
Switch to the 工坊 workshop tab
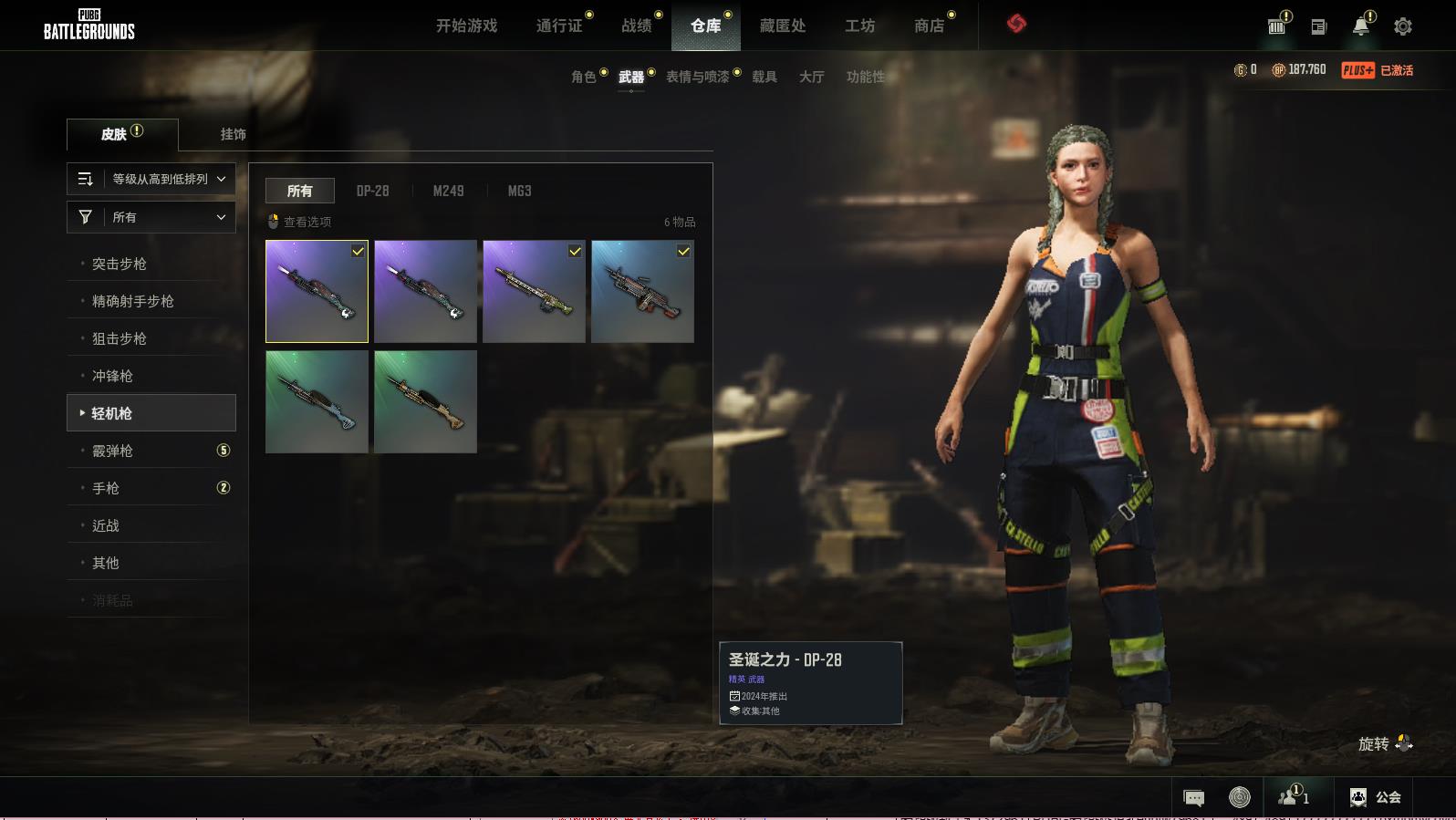click(859, 26)
